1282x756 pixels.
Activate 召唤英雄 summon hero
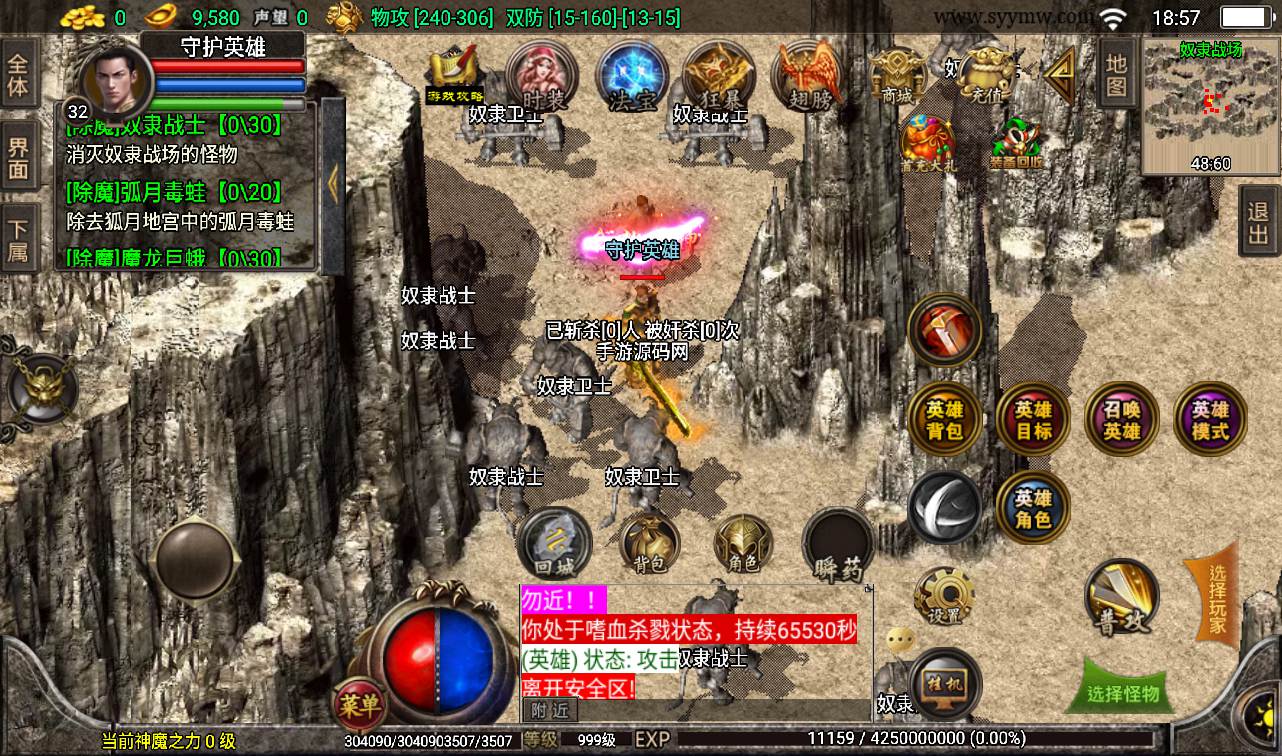coord(1121,420)
